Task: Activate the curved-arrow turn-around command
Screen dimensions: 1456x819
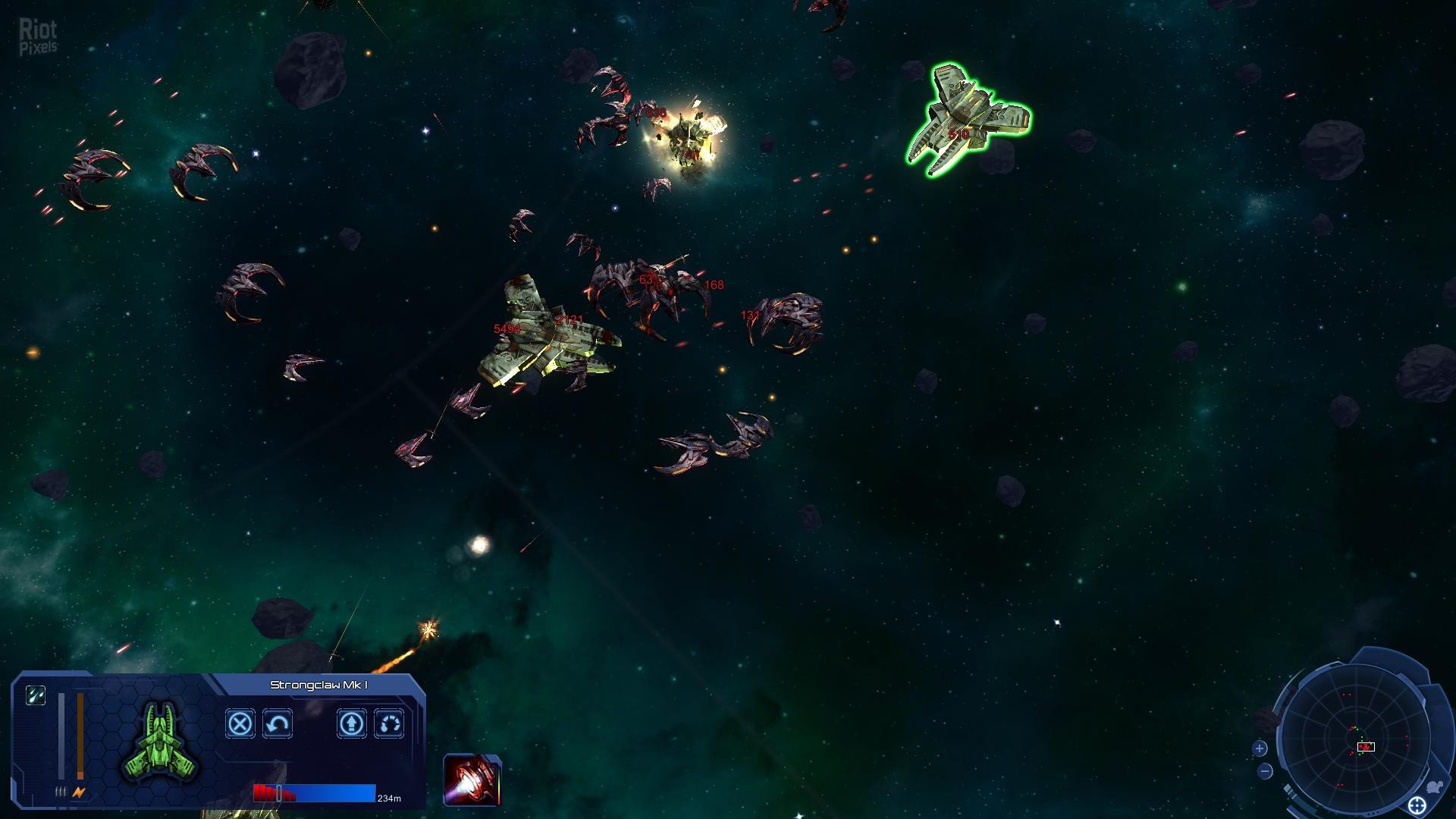Action: (278, 723)
